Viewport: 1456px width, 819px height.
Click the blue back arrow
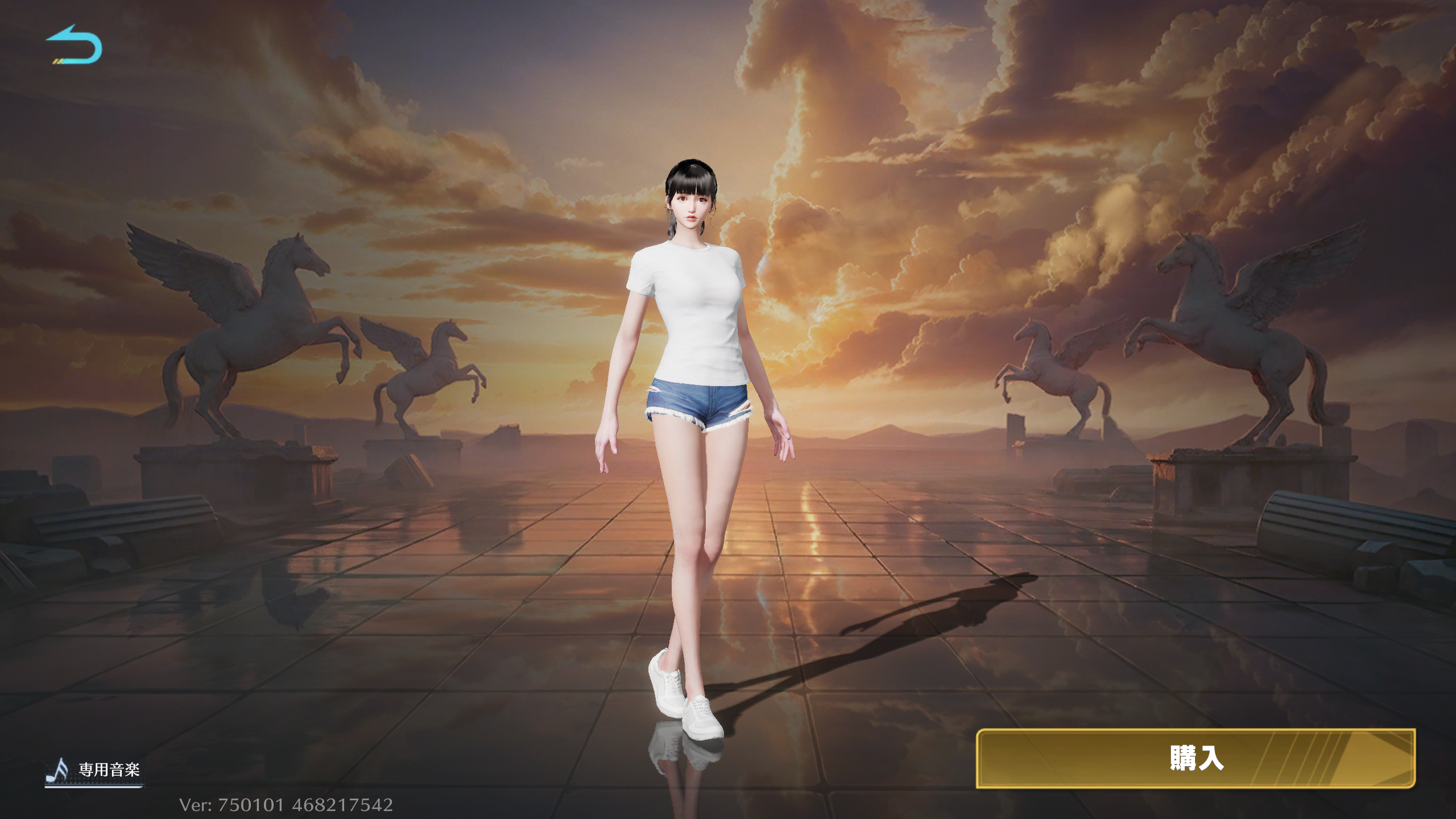[x=74, y=45]
